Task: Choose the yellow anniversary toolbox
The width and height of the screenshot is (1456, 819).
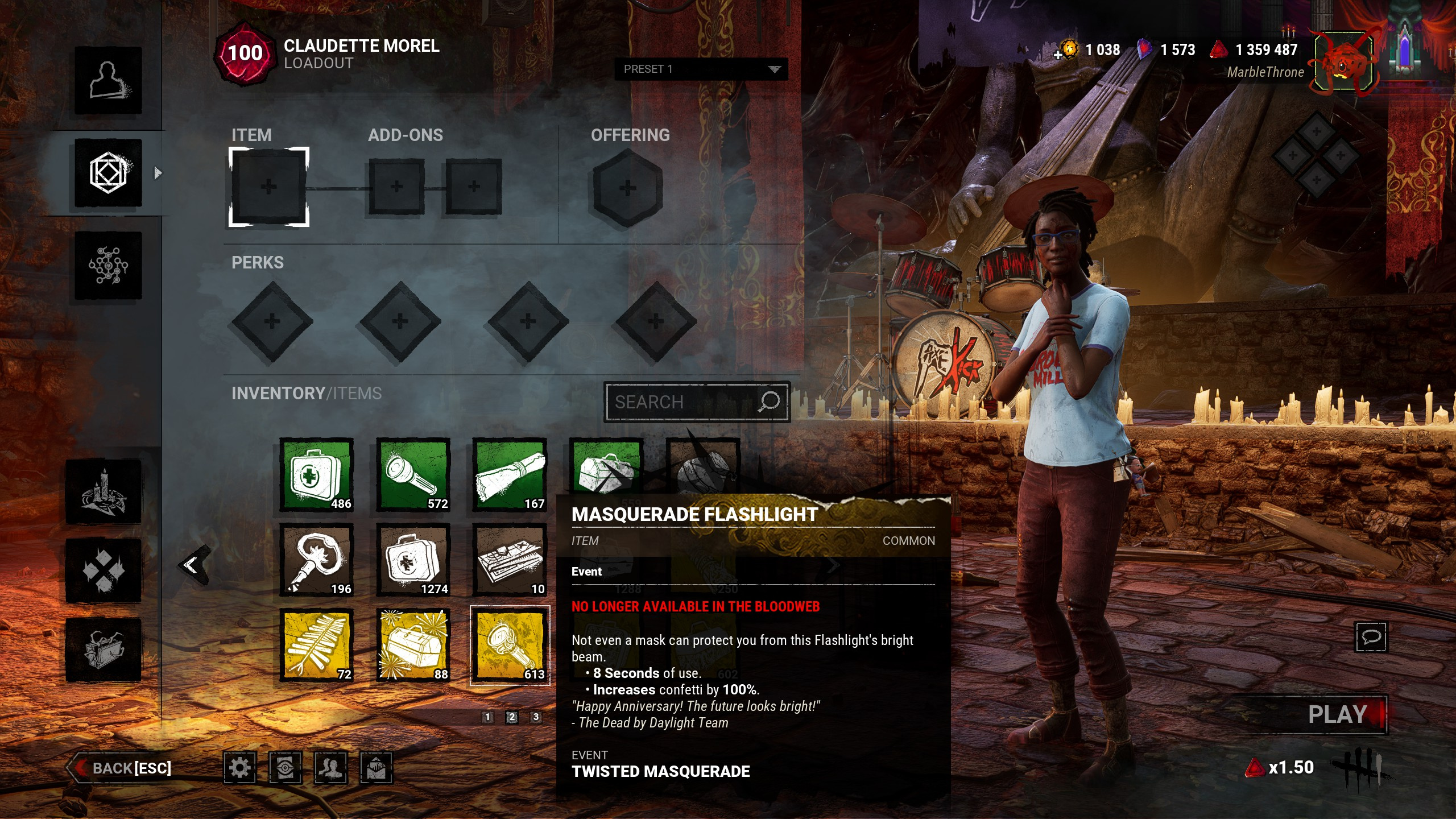Action: click(413, 646)
